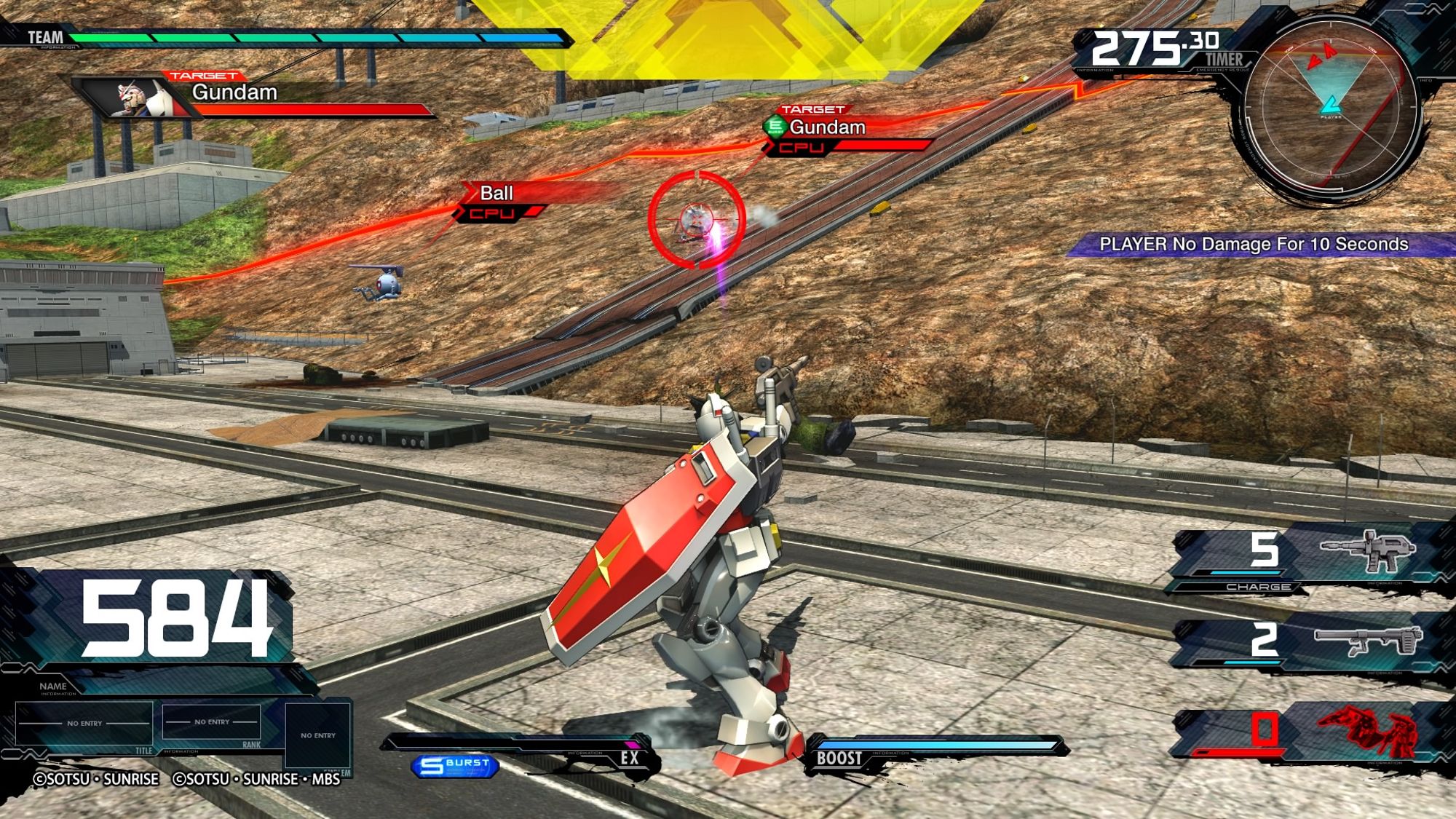
Task: Select the Gundam CPU target label
Action: tap(837, 131)
